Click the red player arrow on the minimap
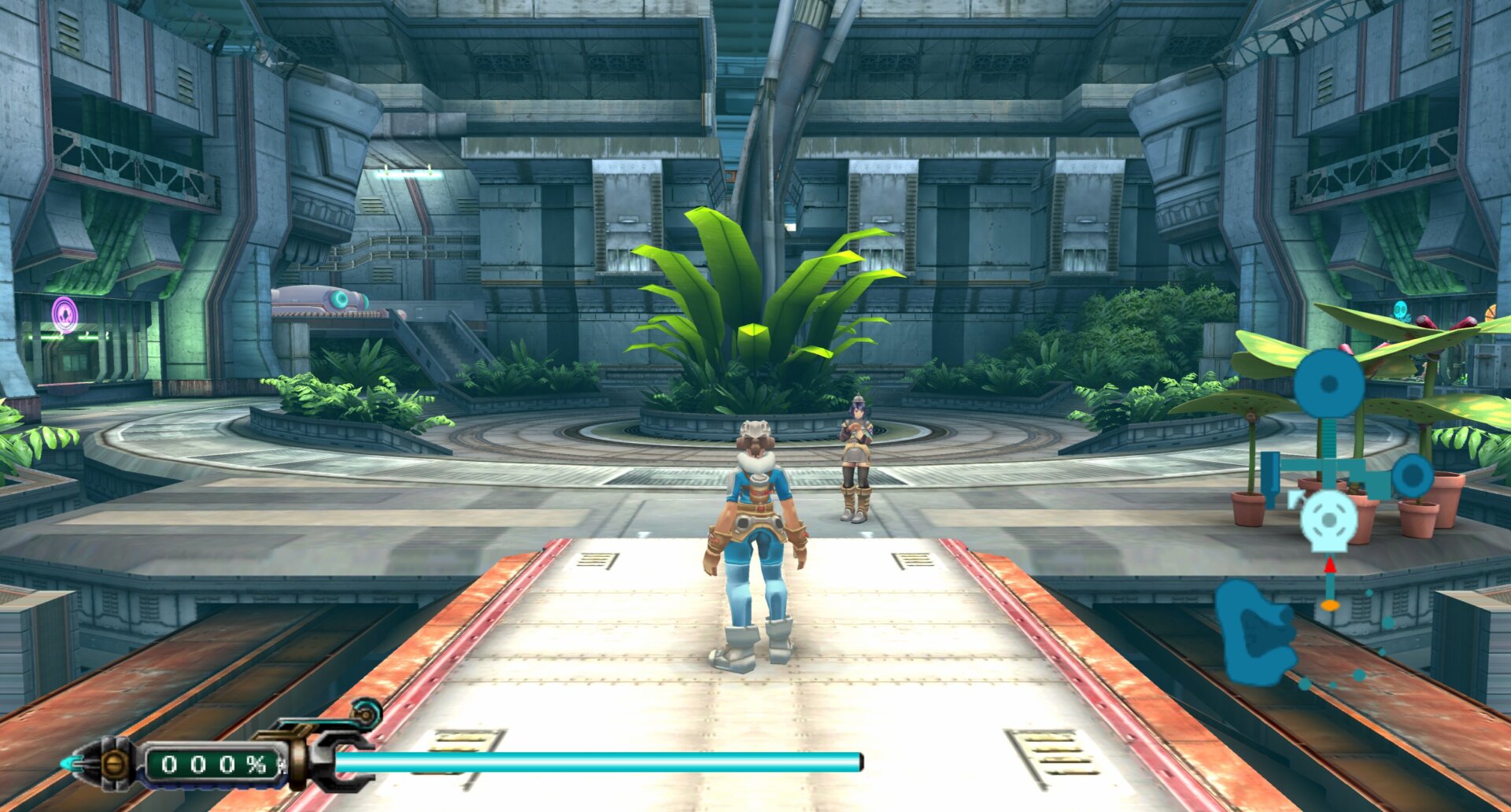This screenshot has width=1511, height=812. [1330, 564]
